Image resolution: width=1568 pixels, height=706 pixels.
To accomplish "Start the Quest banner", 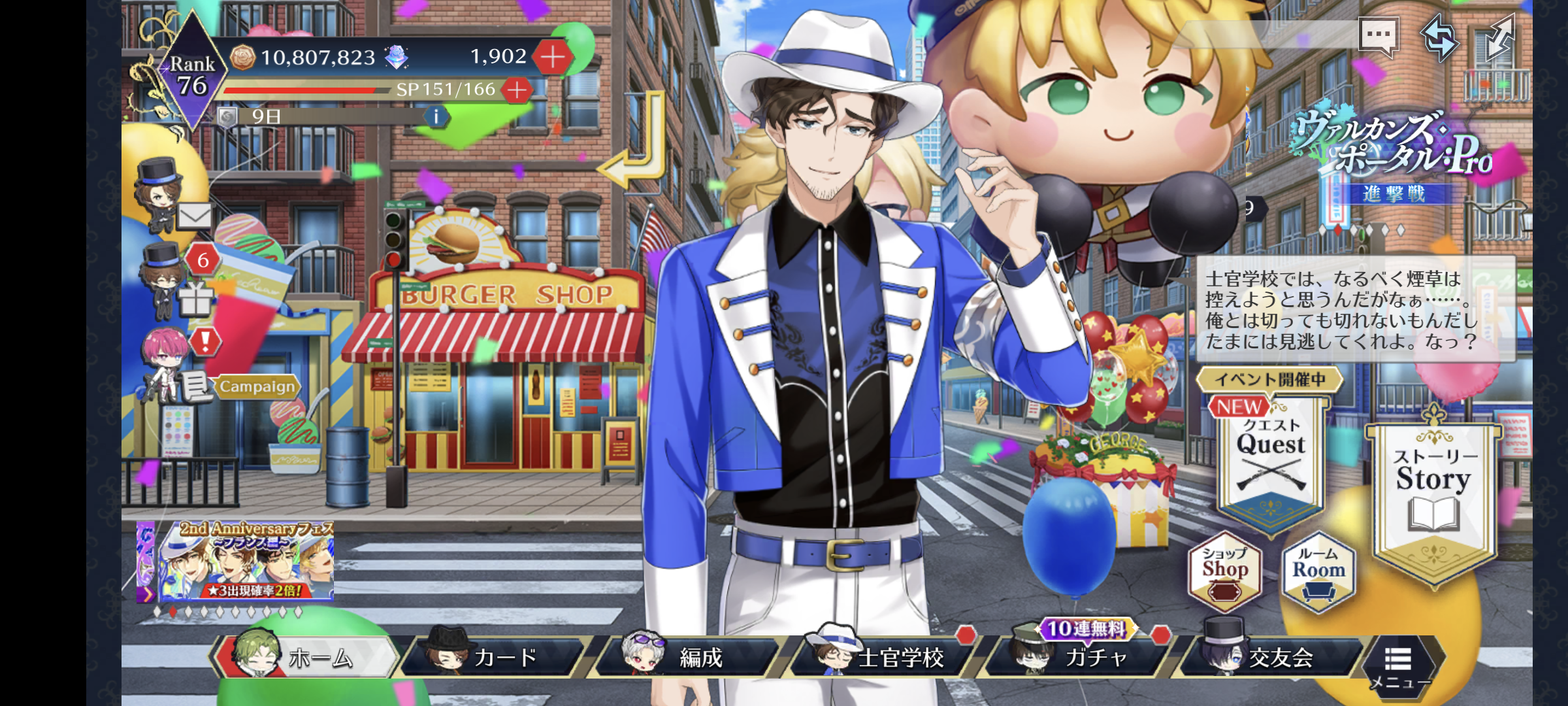I will pyautogui.click(x=1270, y=458).
